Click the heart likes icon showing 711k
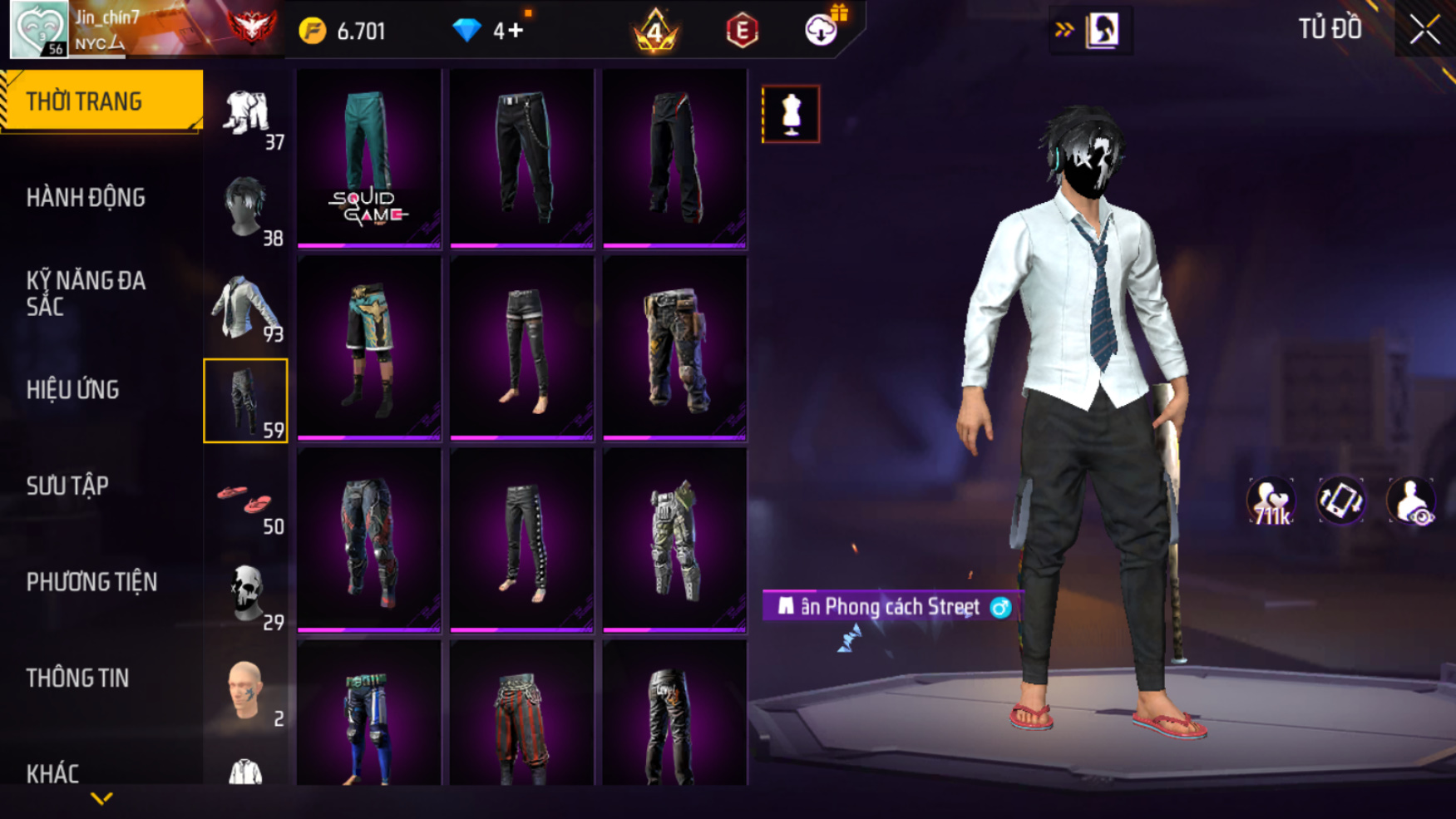1456x819 pixels. [1271, 501]
